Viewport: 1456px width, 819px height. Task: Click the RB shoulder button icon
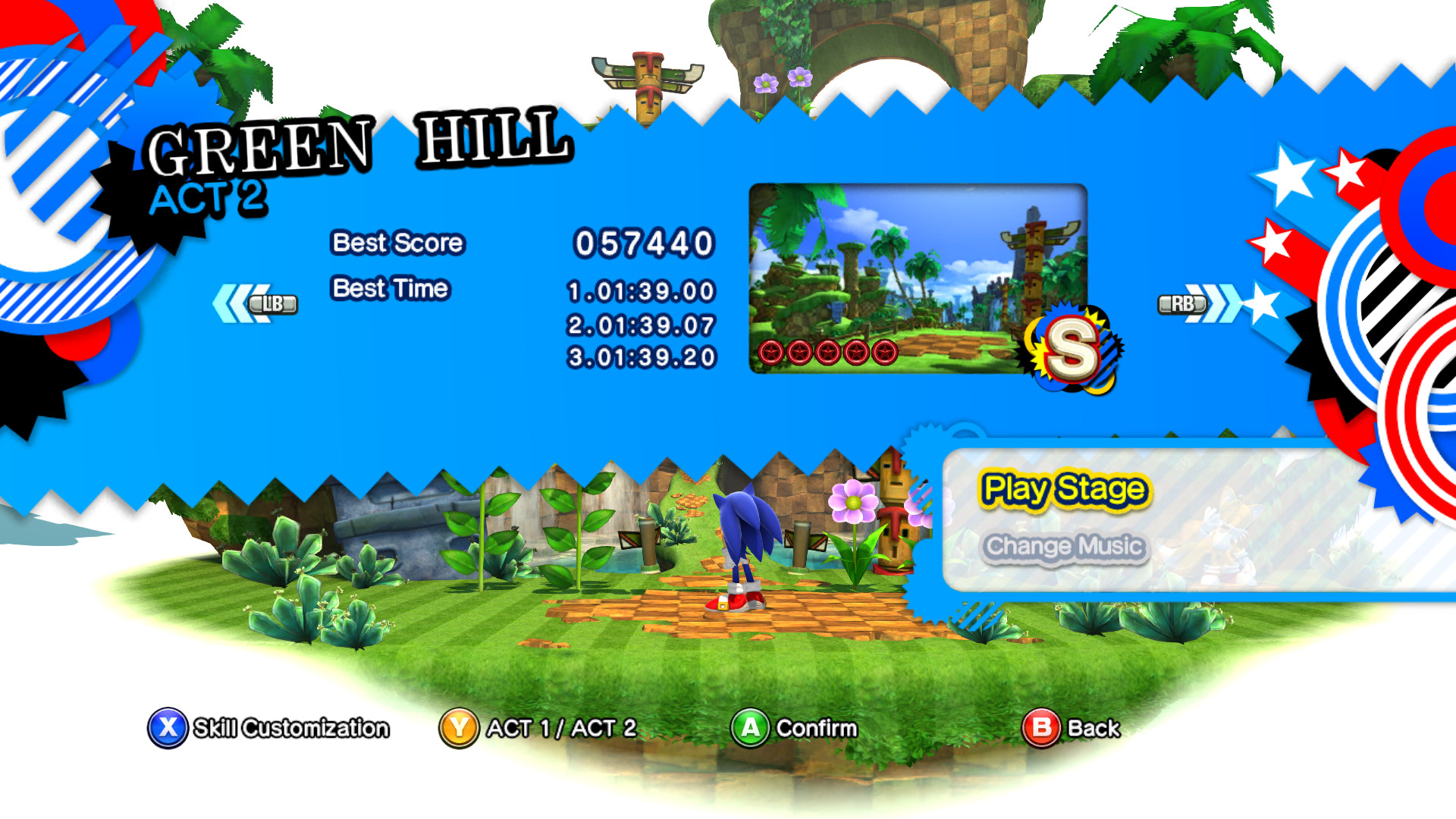(x=1181, y=303)
